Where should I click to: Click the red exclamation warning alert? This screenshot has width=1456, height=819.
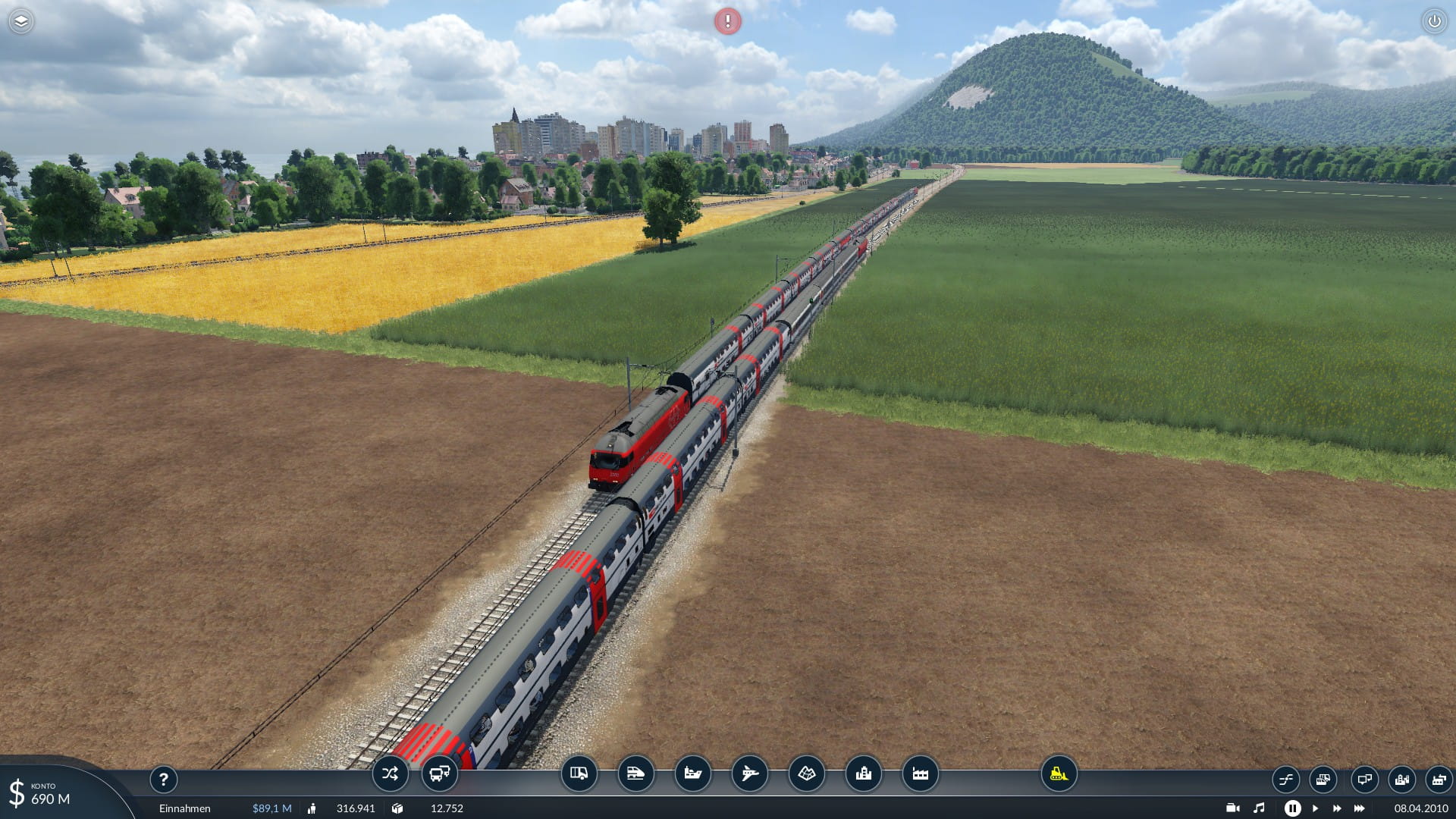[x=727, y=21]
